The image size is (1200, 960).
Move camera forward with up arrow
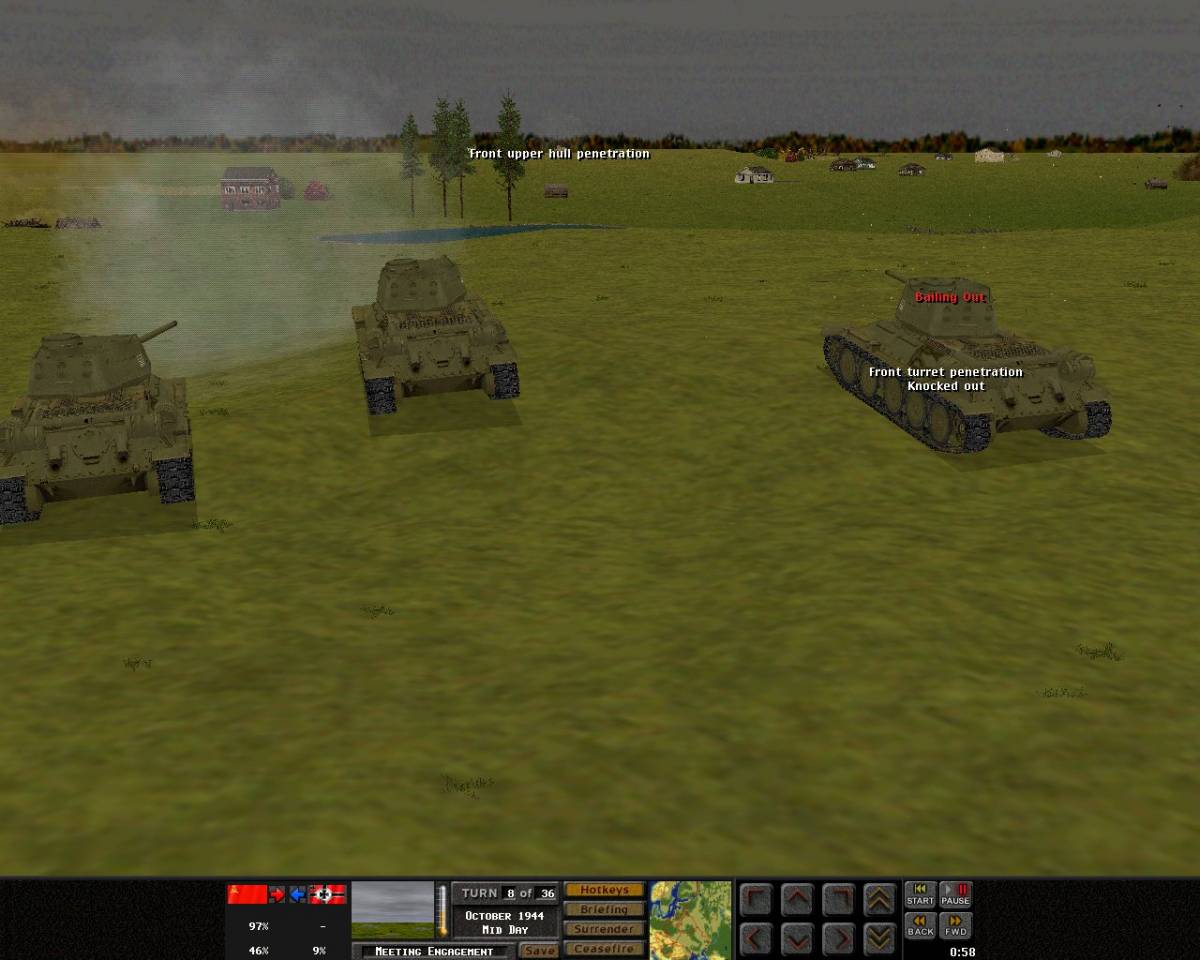[x=797, y=900]
